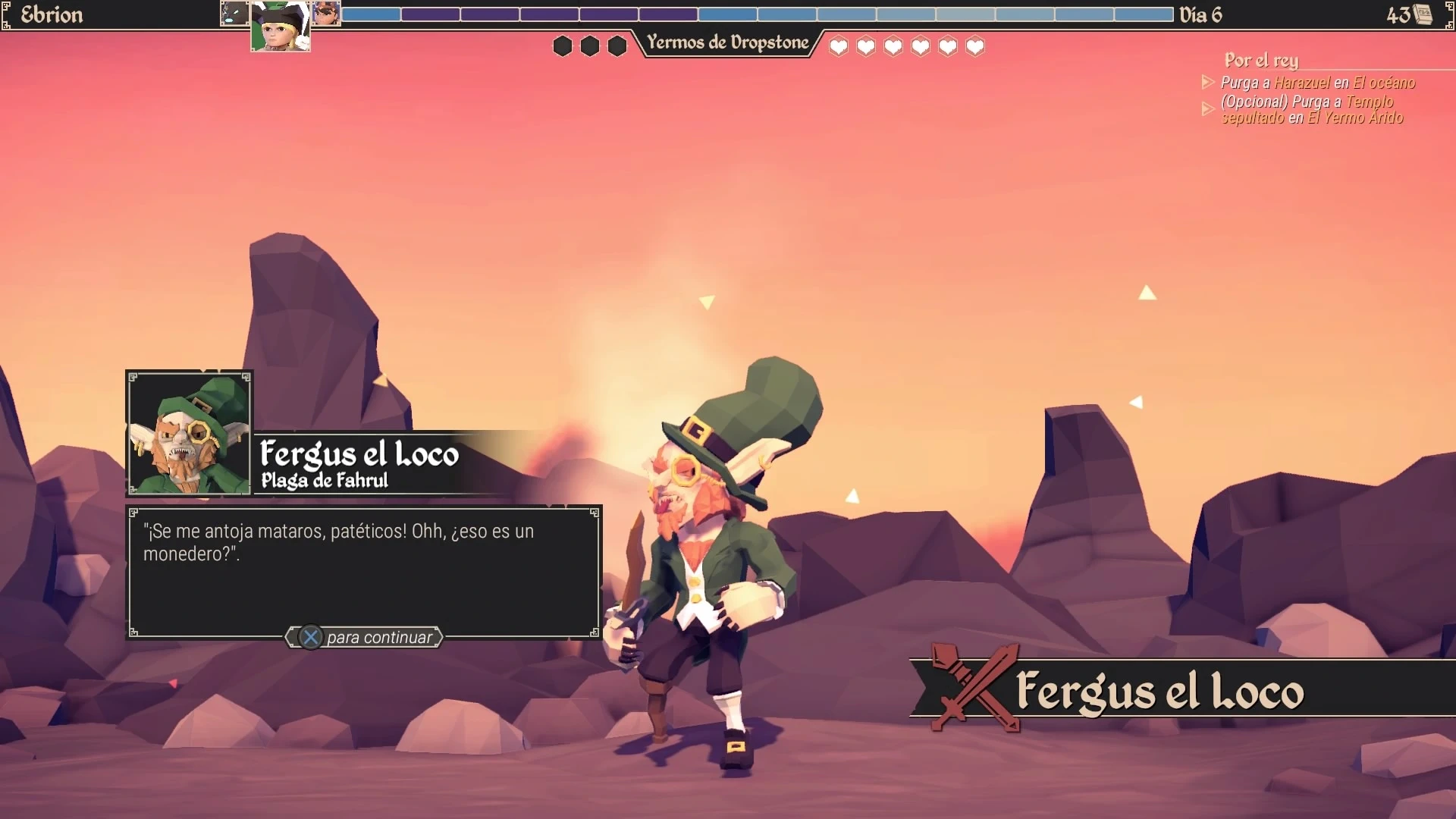Select the brown-haired hero portrait

(327, 13)
